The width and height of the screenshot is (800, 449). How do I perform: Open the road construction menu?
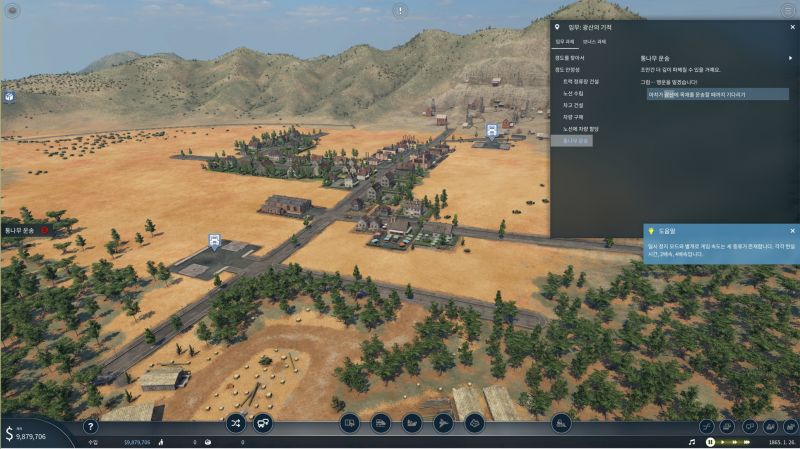coord(350,423)
